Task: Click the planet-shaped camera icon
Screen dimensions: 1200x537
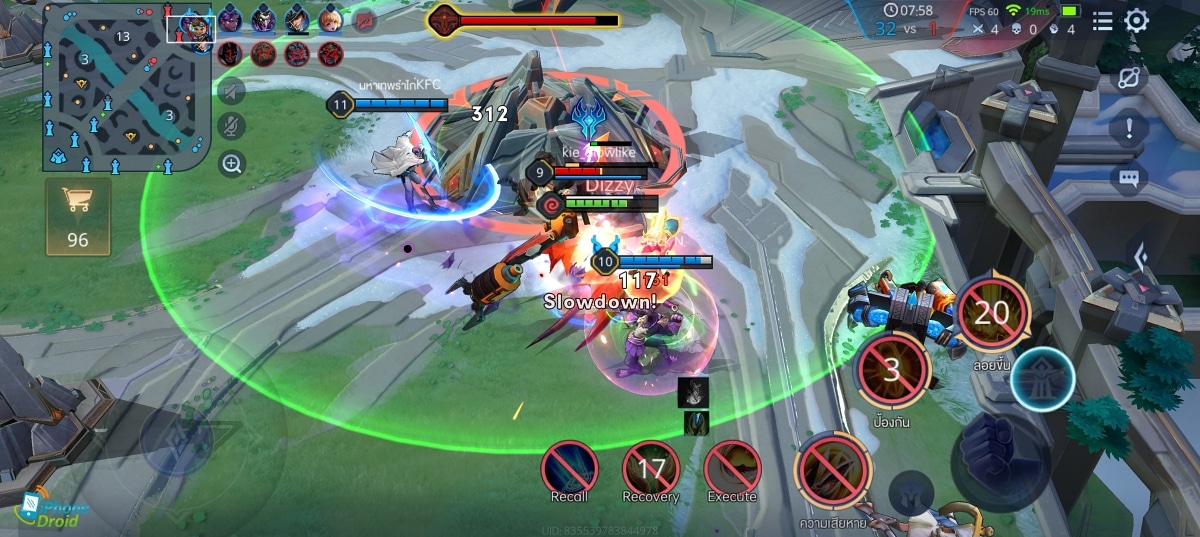Action: pyautogui.click(x=1129, y=79)
